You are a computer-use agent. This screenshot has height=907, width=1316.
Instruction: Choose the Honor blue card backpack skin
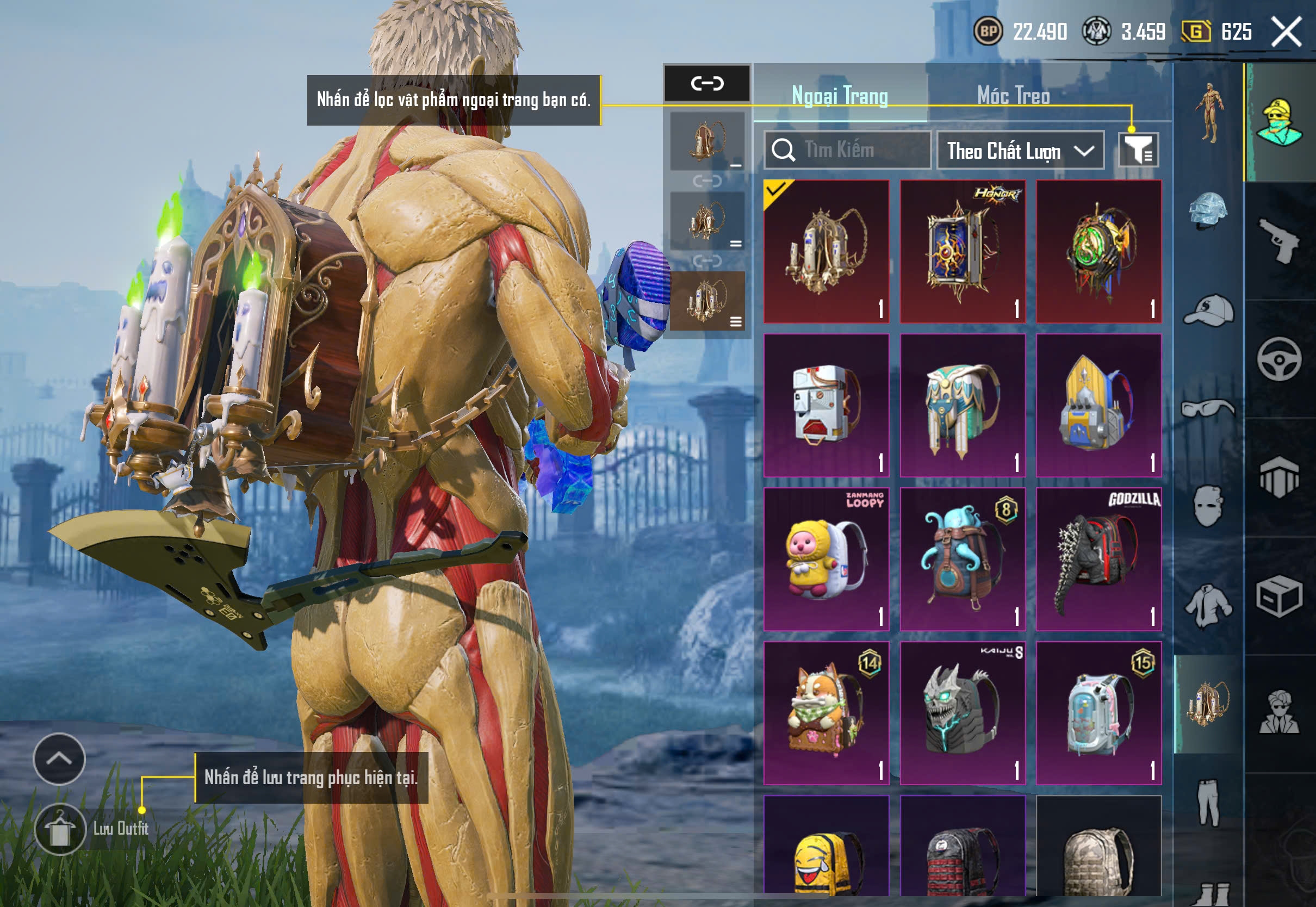point(963,252)
